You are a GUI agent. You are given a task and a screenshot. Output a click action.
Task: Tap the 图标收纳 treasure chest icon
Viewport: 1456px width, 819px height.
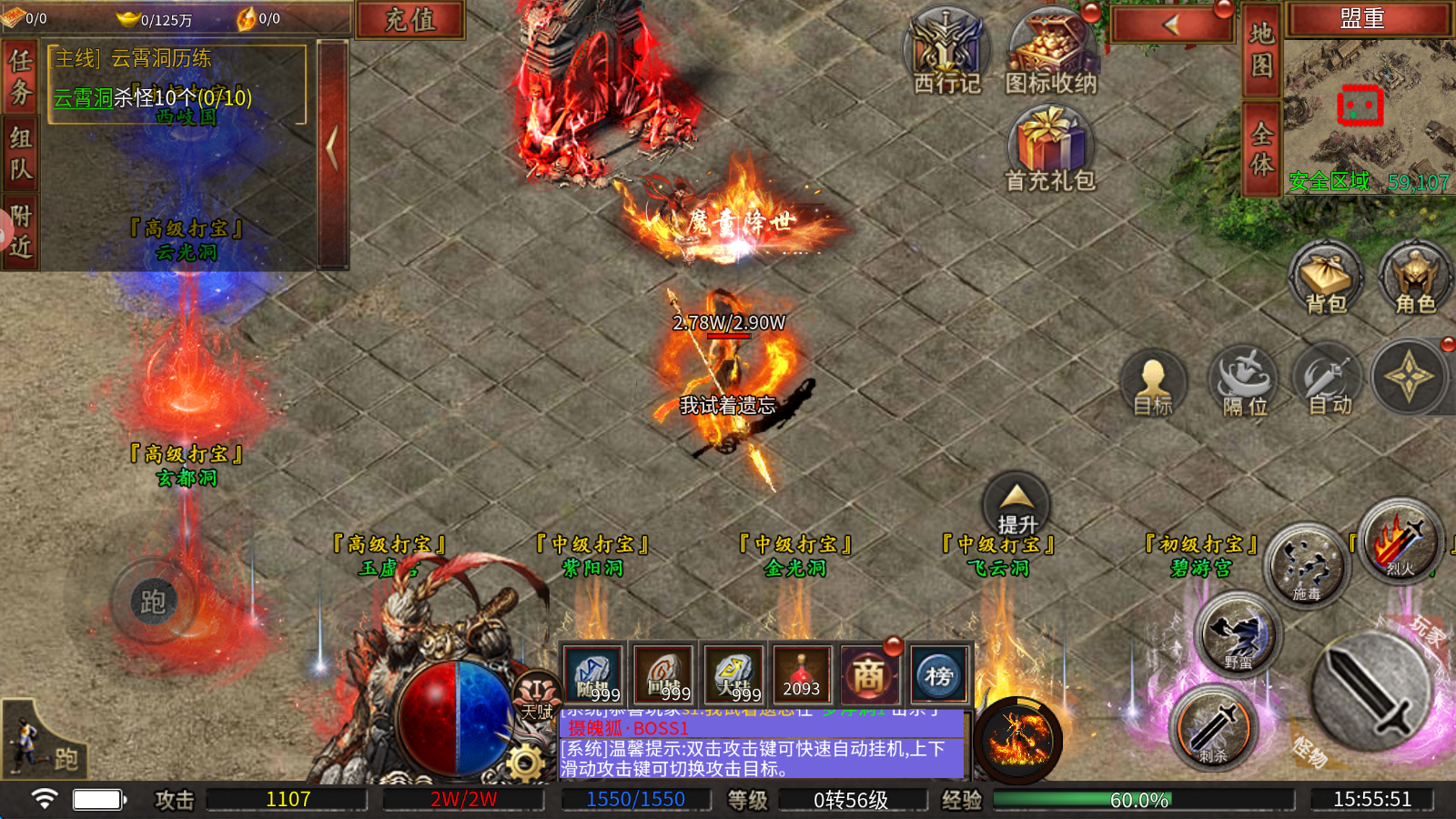tap(1051, 50)
